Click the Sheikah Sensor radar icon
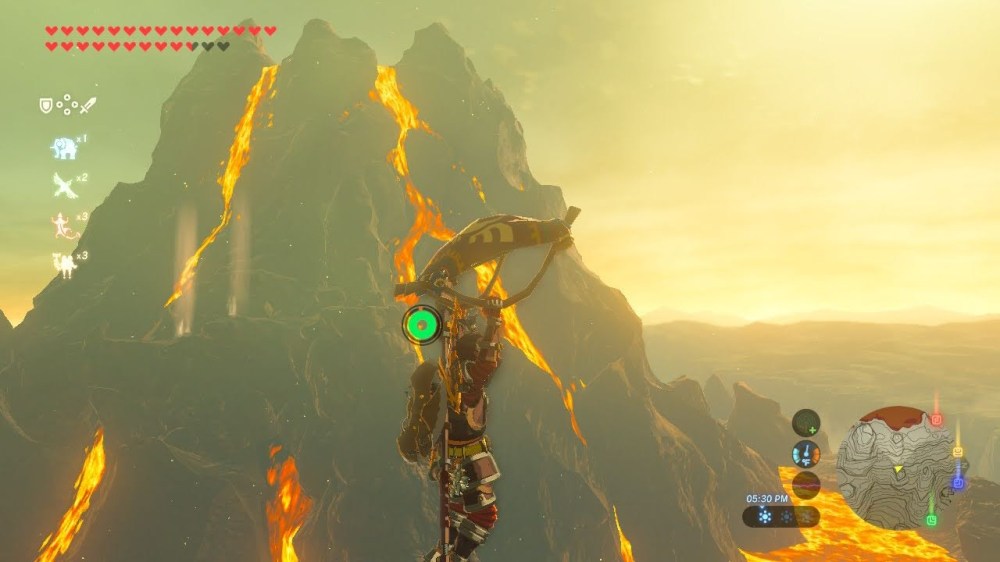This screenshot has height=562, width=1000. (806, 423)
